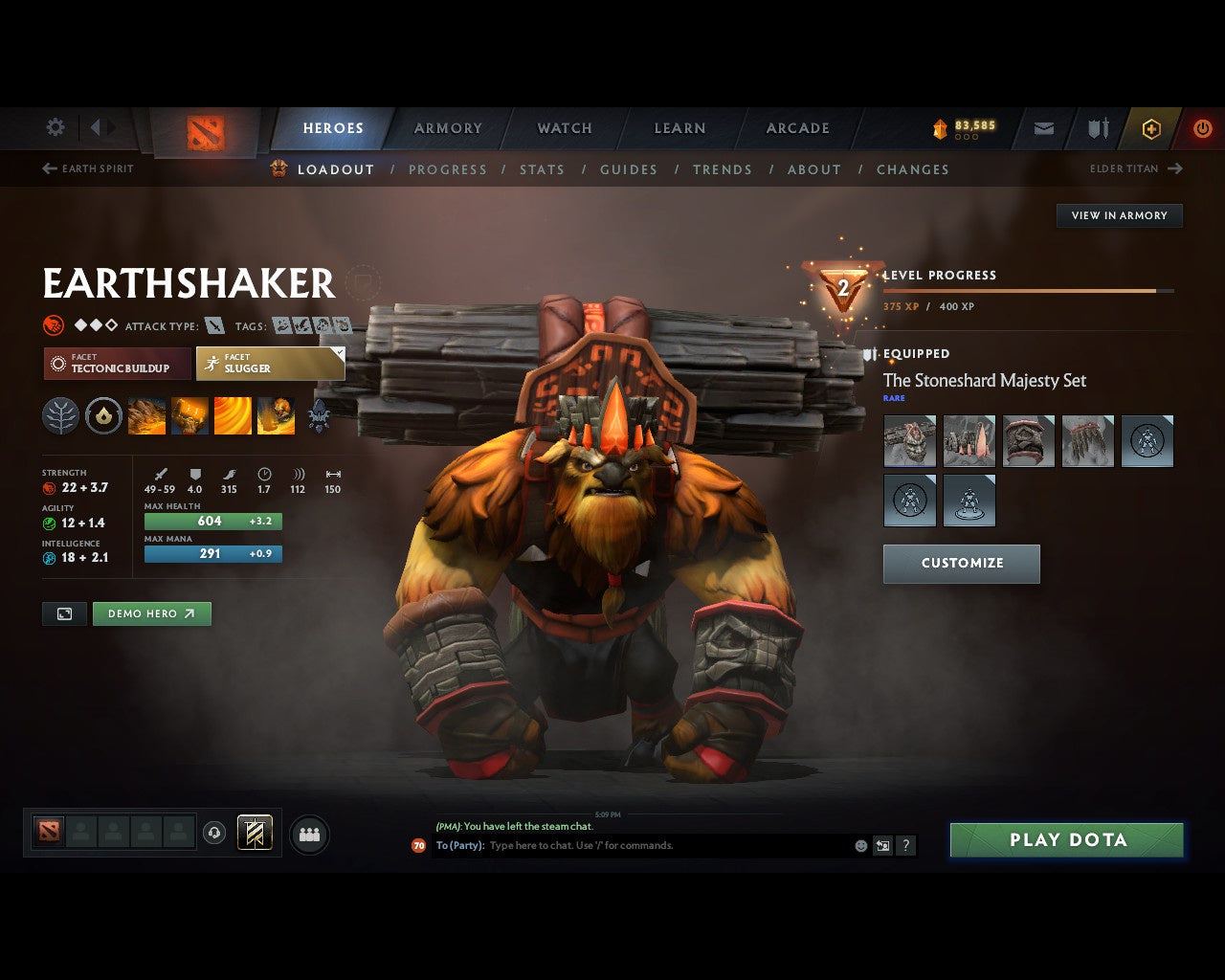The width and height of the screenshot is (1225, 980).
Task: Select the Tectonic Buildup facet
Action: [x=115, y=364]
